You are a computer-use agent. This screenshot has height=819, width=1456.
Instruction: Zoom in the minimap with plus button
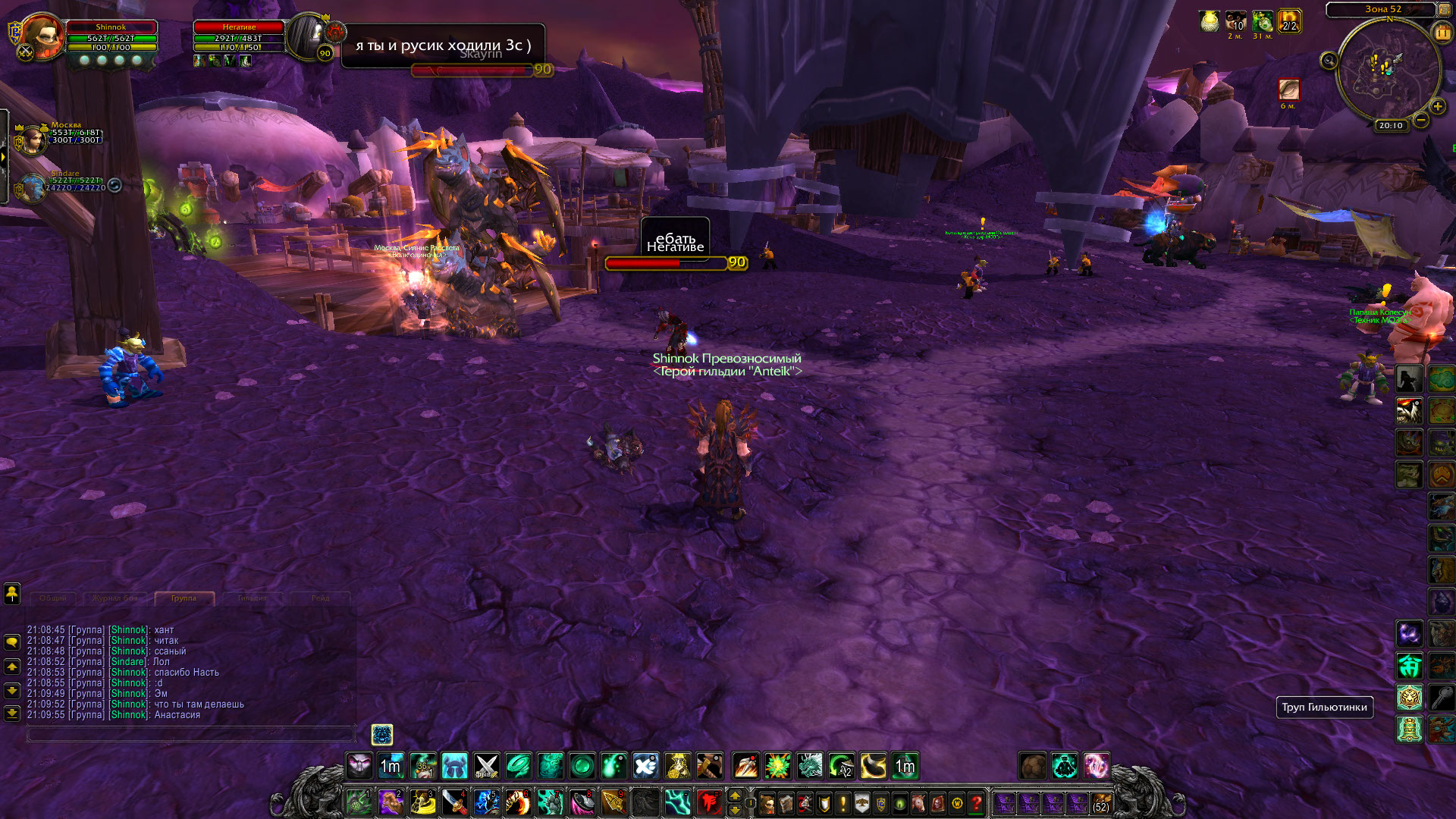point(1437,107)
